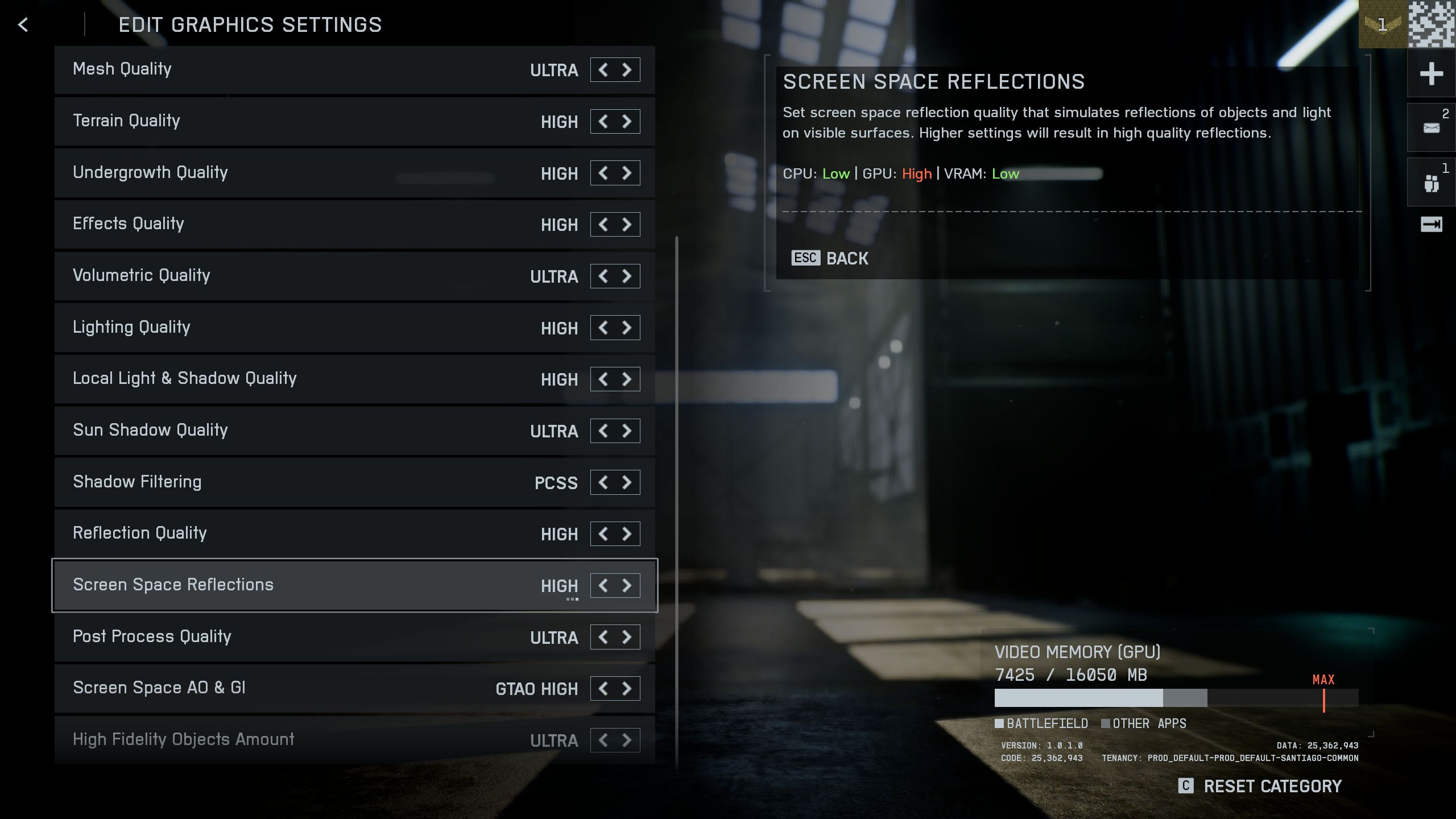
Task: Switch Screen Space AO & GI option right
Action: pos(627,689)
